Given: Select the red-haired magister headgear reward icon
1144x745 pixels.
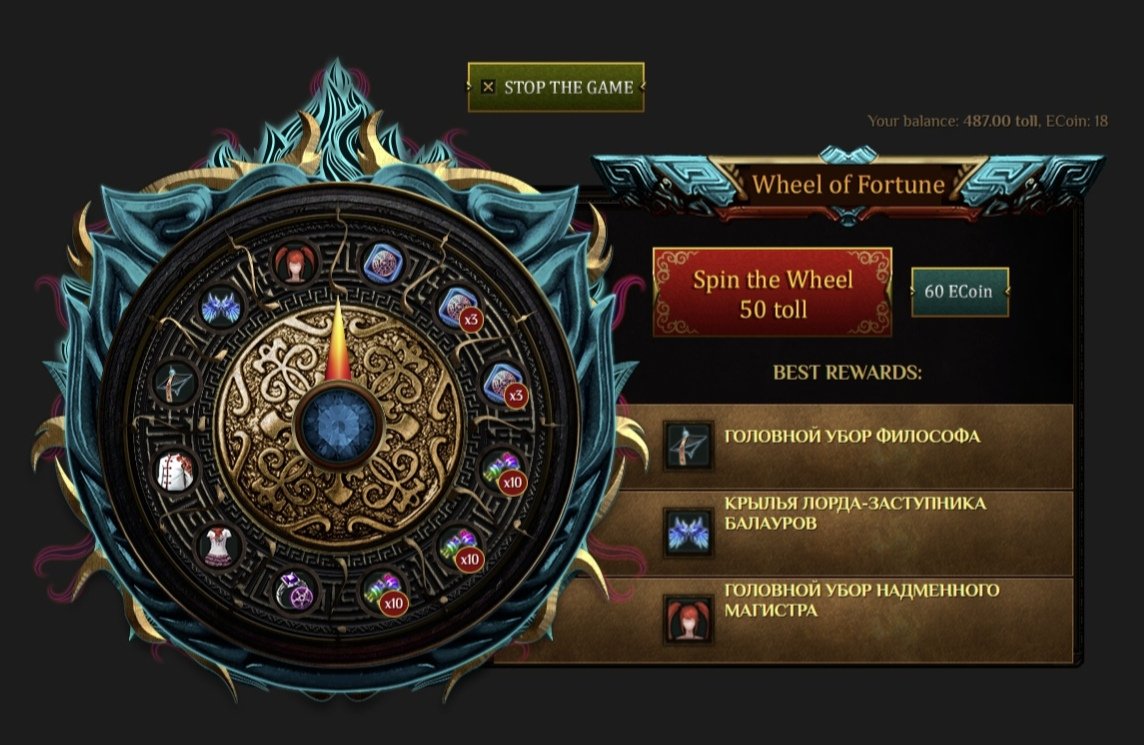Looking at the screenshot, I should pos(689,618).
